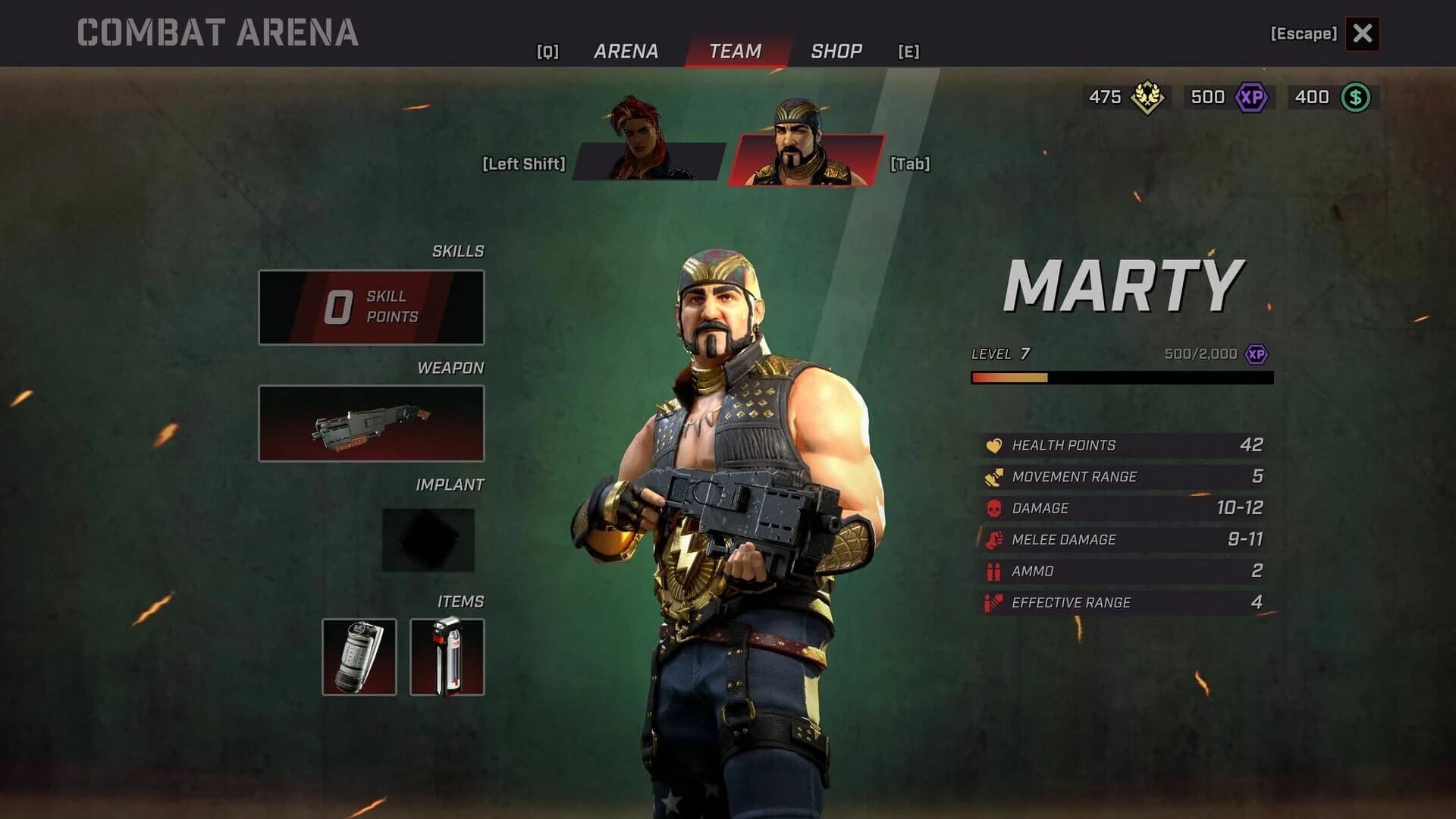Switch to the ARENA tab

(624, 51)
